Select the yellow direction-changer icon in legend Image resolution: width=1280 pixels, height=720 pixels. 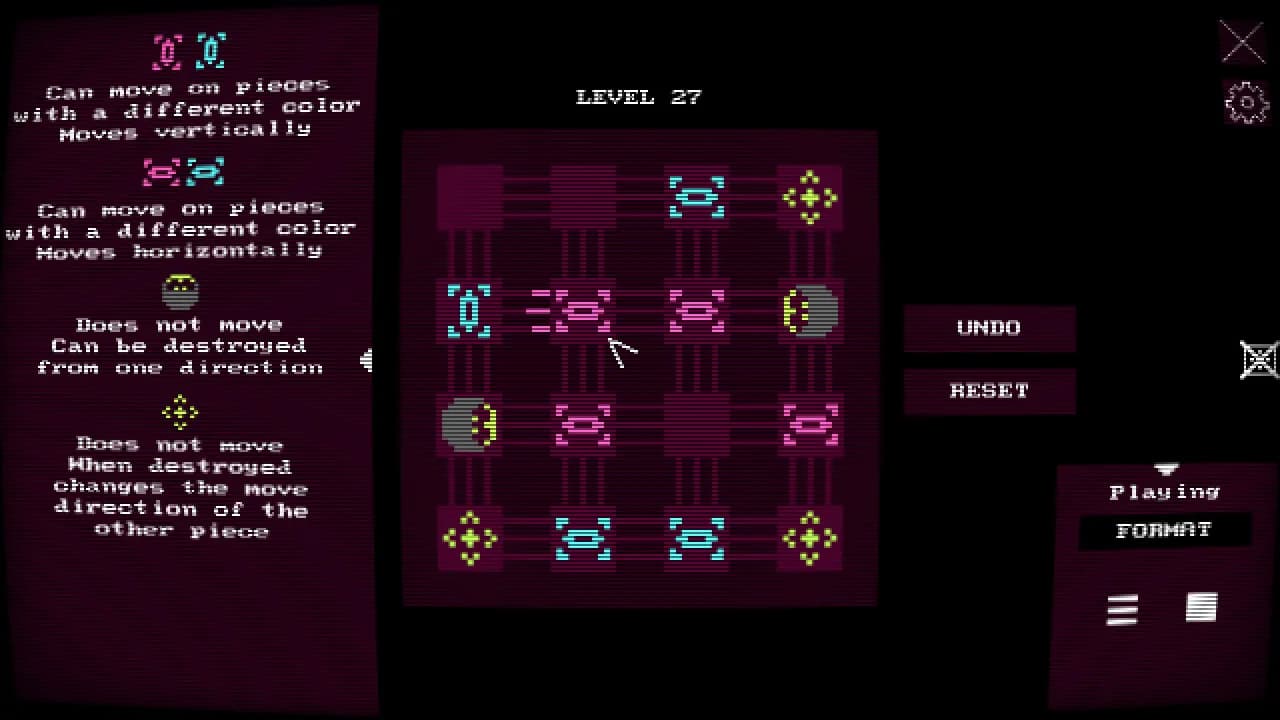pos(181,411)
